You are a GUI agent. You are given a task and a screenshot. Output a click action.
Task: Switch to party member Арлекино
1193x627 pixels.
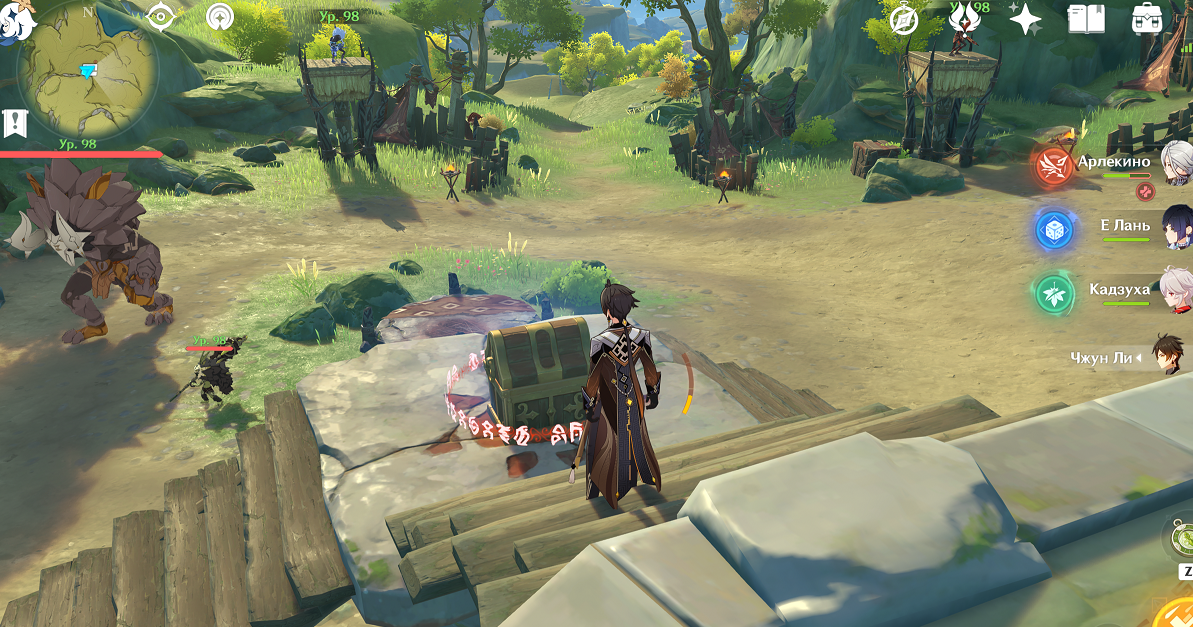[1176, 162]
